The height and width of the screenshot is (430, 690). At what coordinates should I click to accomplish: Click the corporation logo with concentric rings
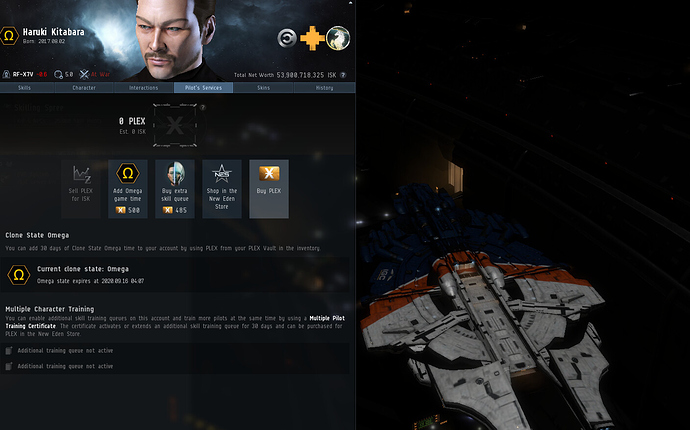pos(288,39)
